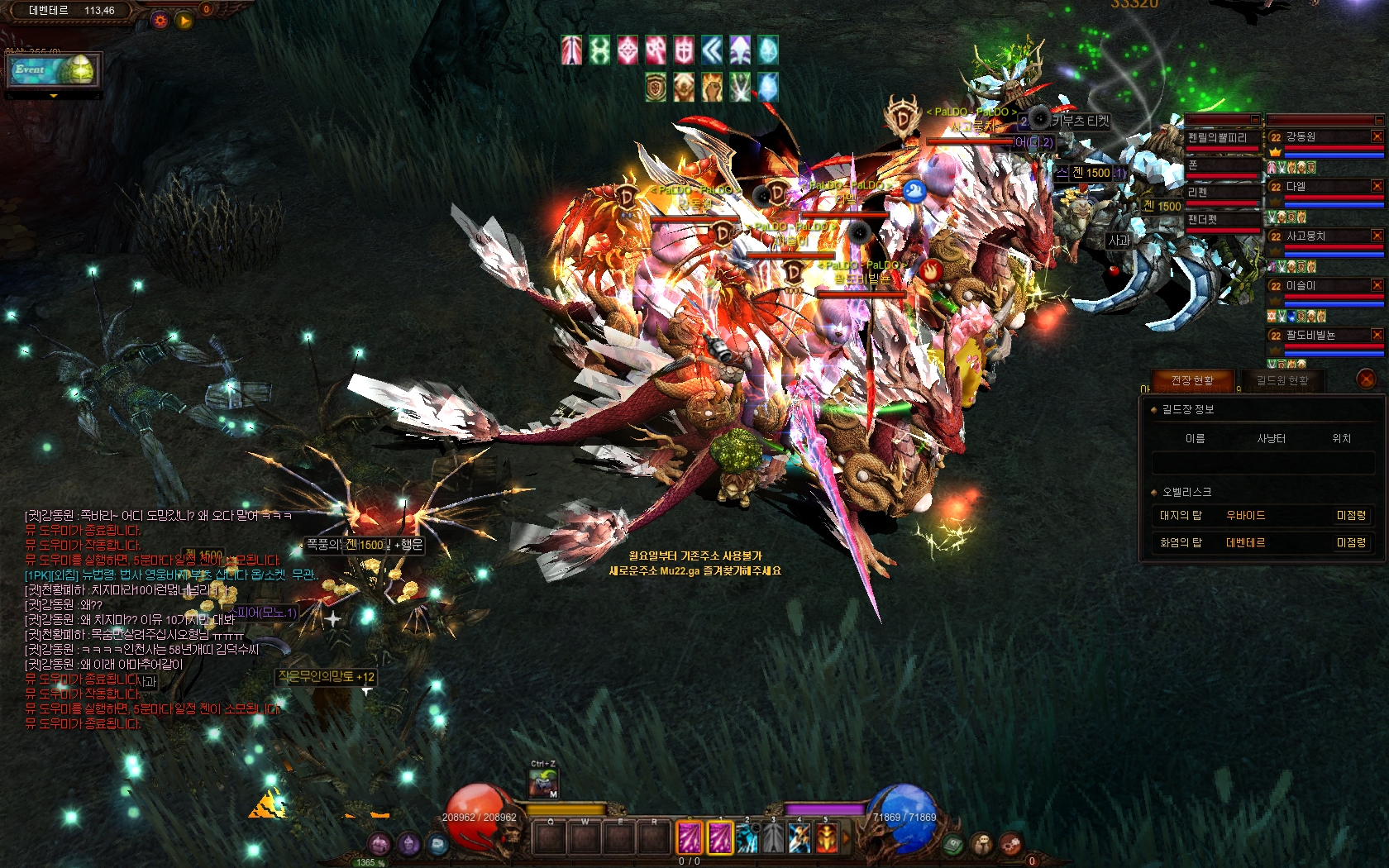Viewport: 1389px width, 868px height.
Task: Select party member 이슬이
Action: click(1315, 286)
